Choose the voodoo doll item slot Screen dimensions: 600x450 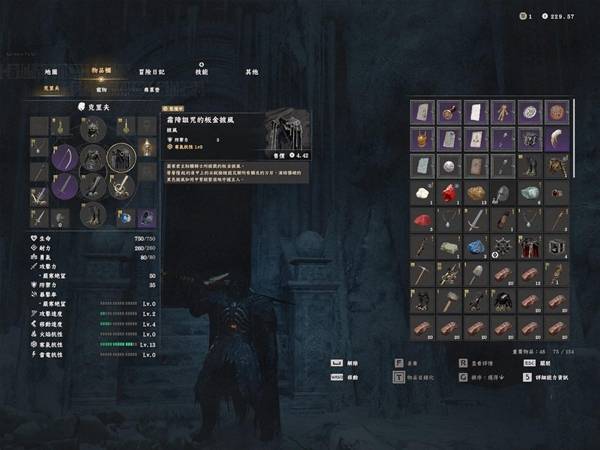click(x=503, y=112)
